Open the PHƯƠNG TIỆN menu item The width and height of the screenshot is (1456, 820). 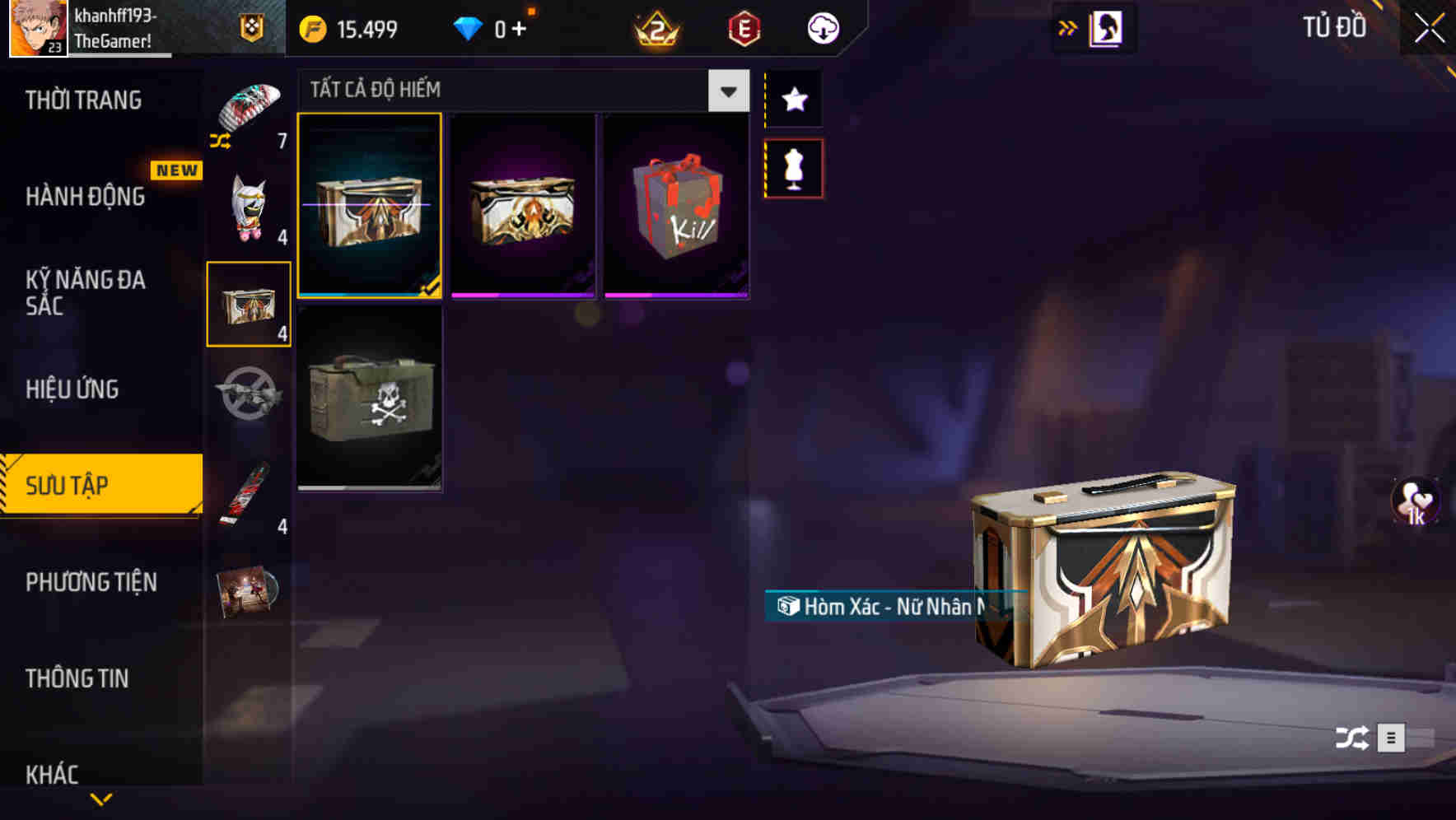tap(91, 582)
